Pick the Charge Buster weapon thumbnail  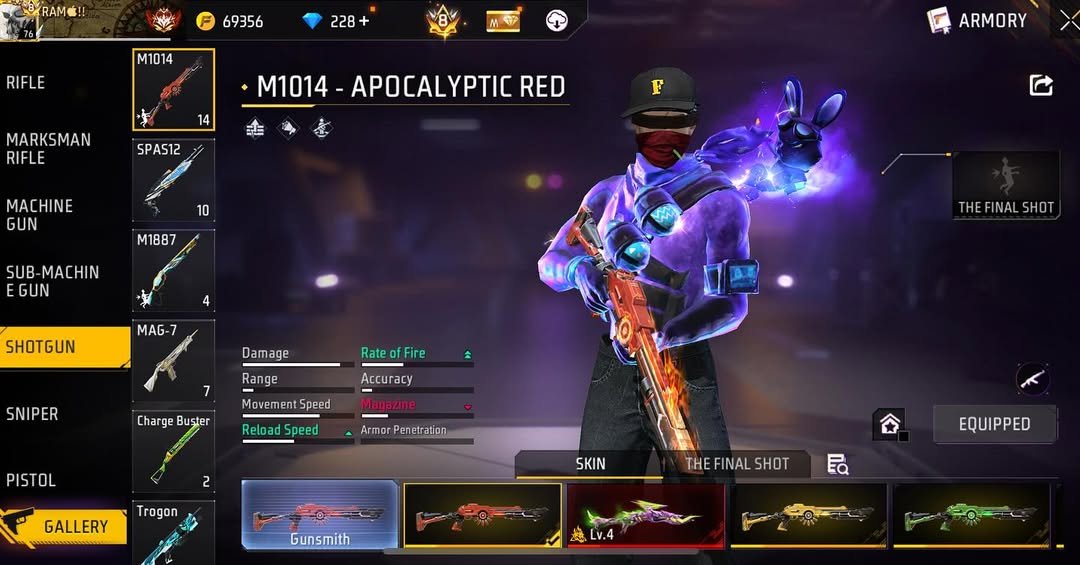coord(173,451)
